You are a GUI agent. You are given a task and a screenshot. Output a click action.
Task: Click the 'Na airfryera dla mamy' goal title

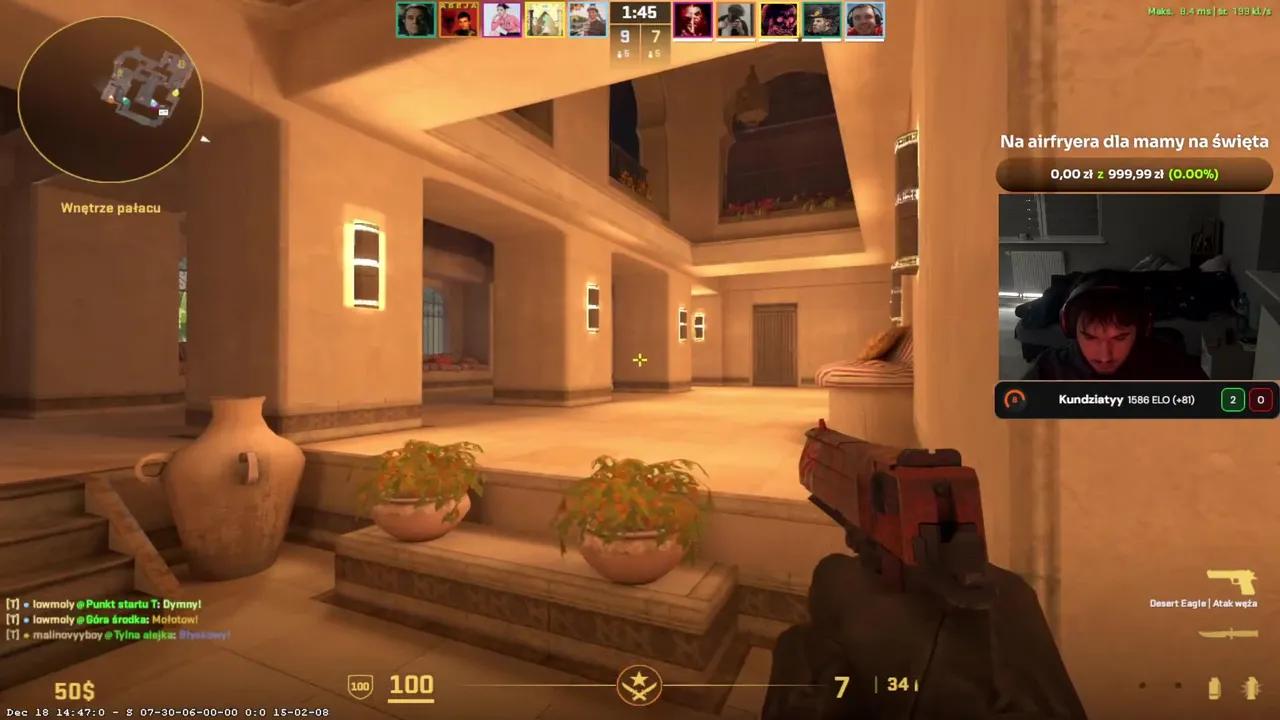point(1134,141)
